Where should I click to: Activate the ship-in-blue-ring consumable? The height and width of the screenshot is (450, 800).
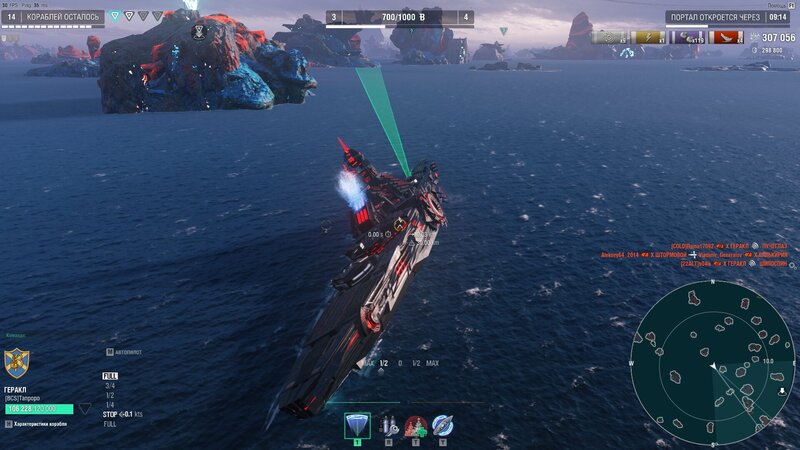[442, 425]
